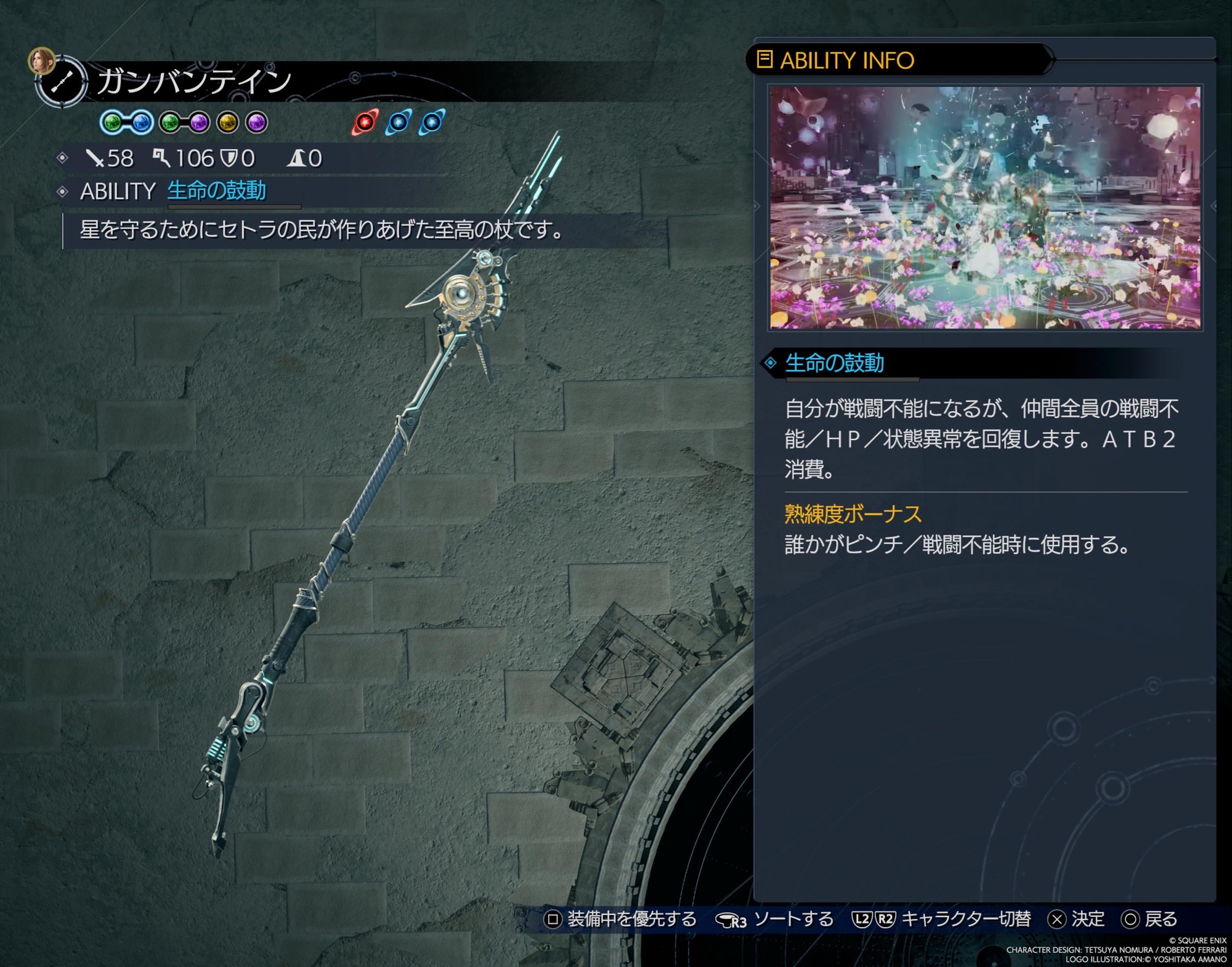
Task: Select the ガンバンテイン weapon name header
Action: (x=193, y=81)
